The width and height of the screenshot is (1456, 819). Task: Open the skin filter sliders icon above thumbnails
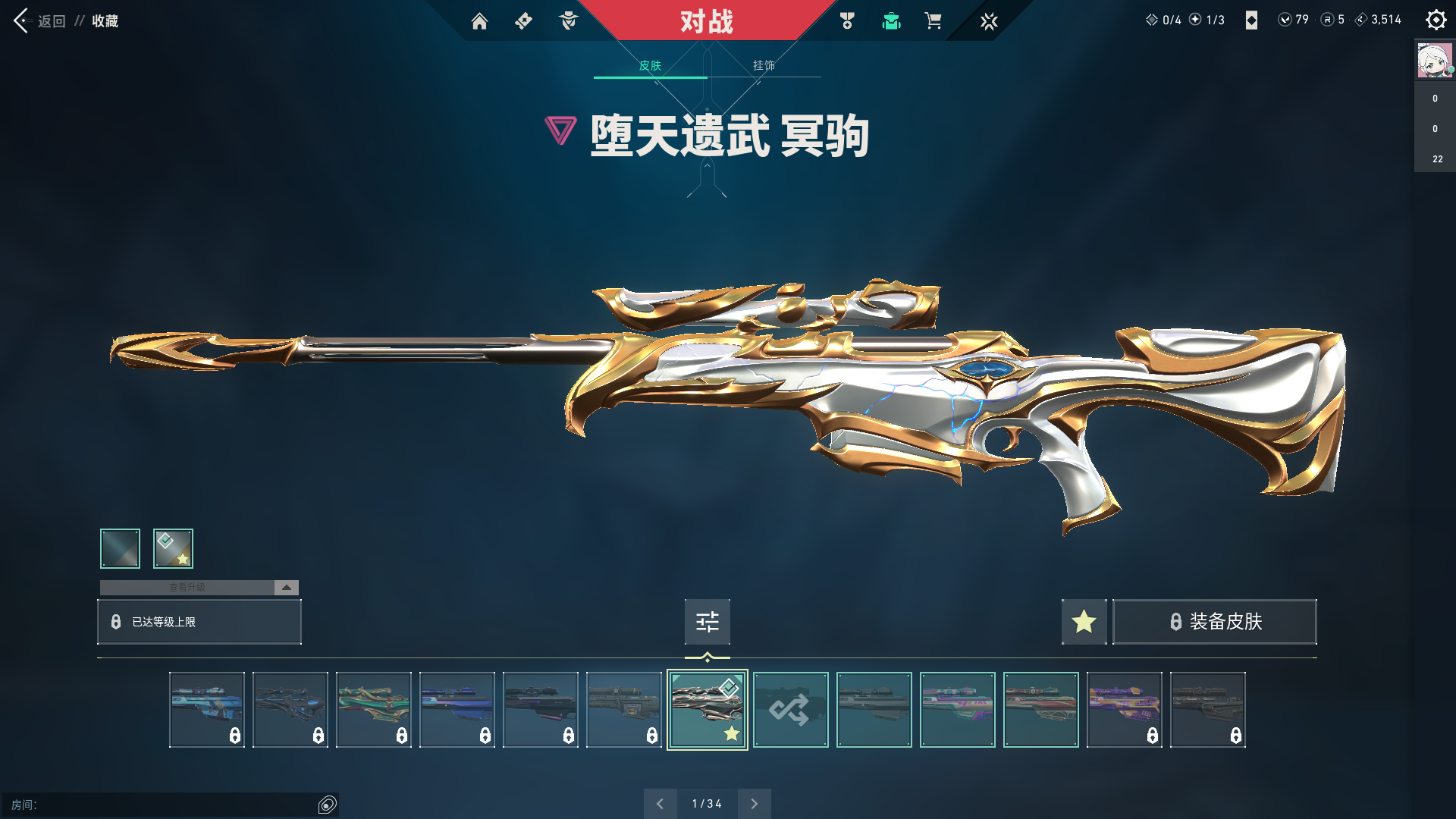coord(707,622)
